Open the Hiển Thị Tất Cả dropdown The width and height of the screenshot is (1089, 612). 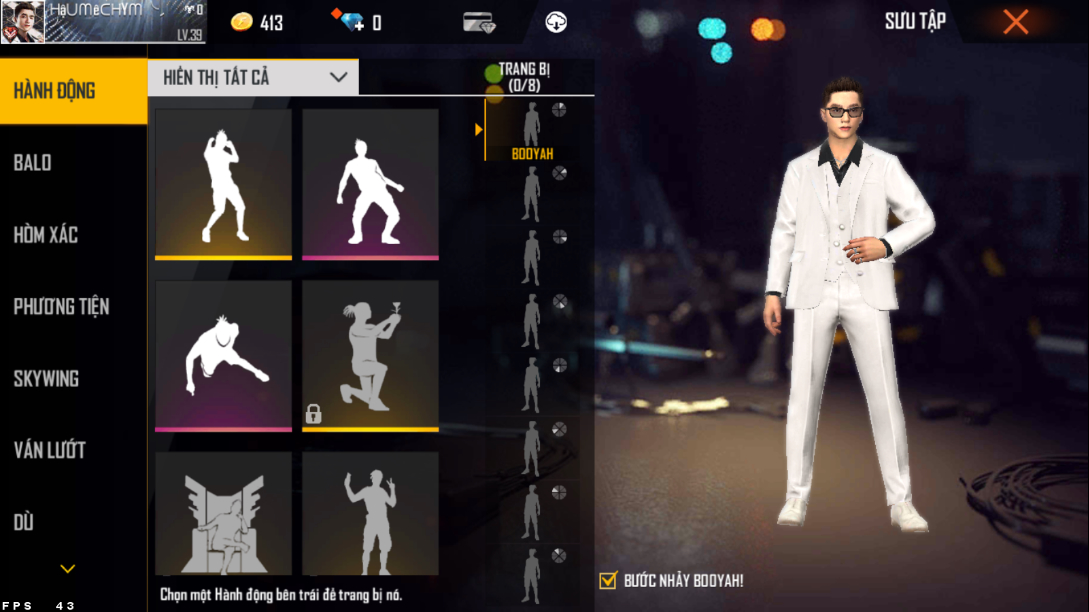coord(253,77)
